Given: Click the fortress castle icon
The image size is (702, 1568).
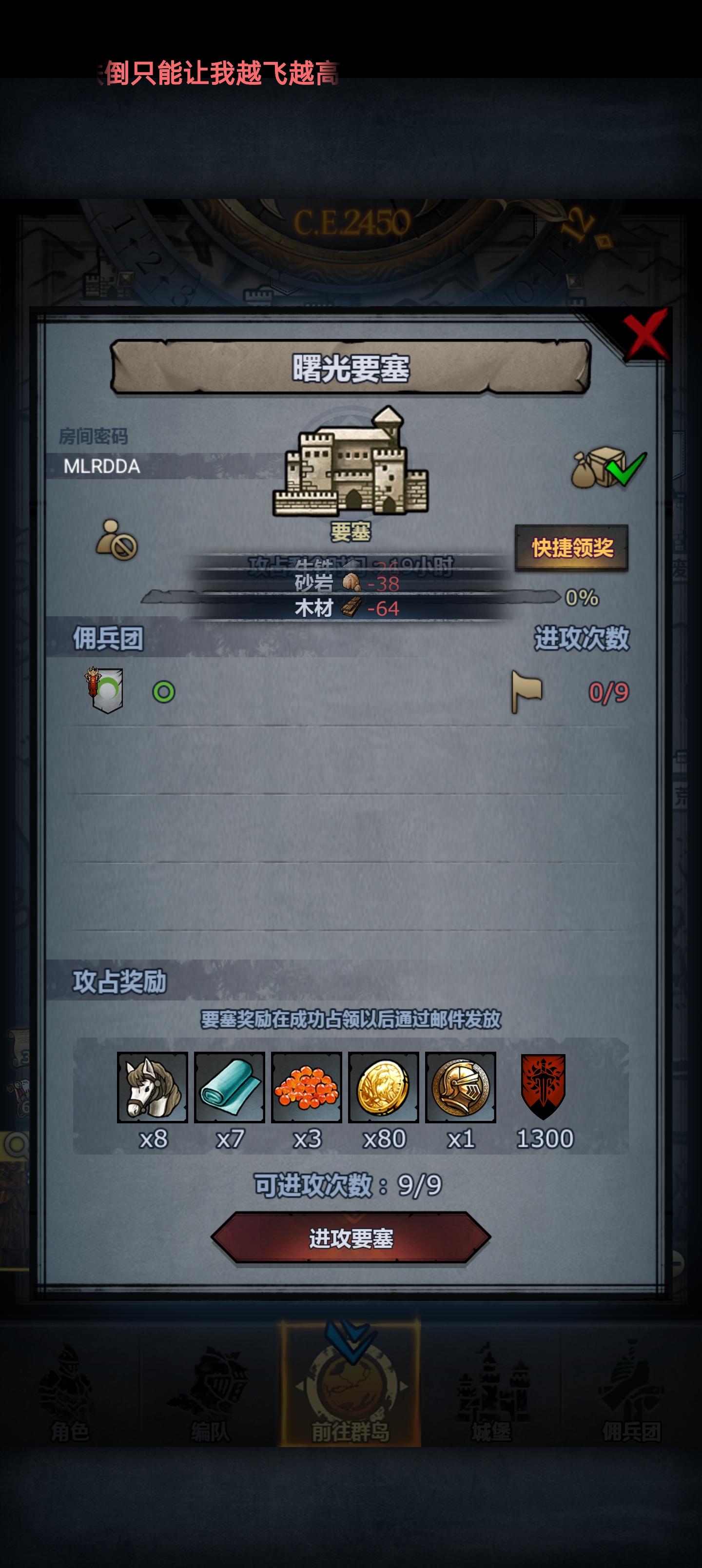Looking at the screenshot, I should tap(351, 469).
